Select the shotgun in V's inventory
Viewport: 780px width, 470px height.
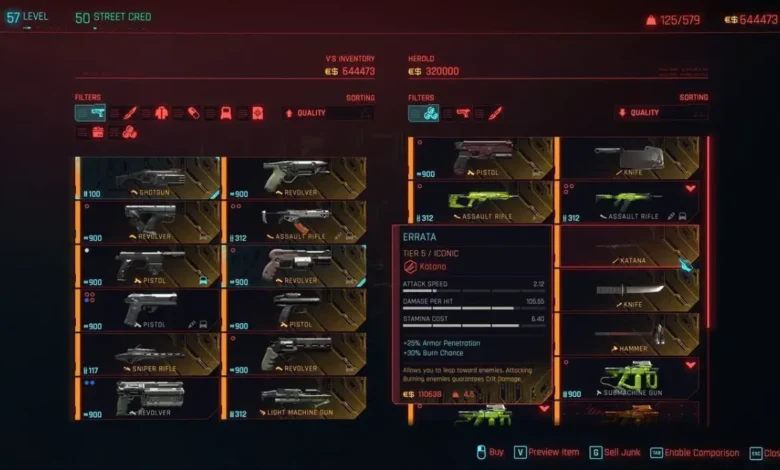tap(148, 176)
